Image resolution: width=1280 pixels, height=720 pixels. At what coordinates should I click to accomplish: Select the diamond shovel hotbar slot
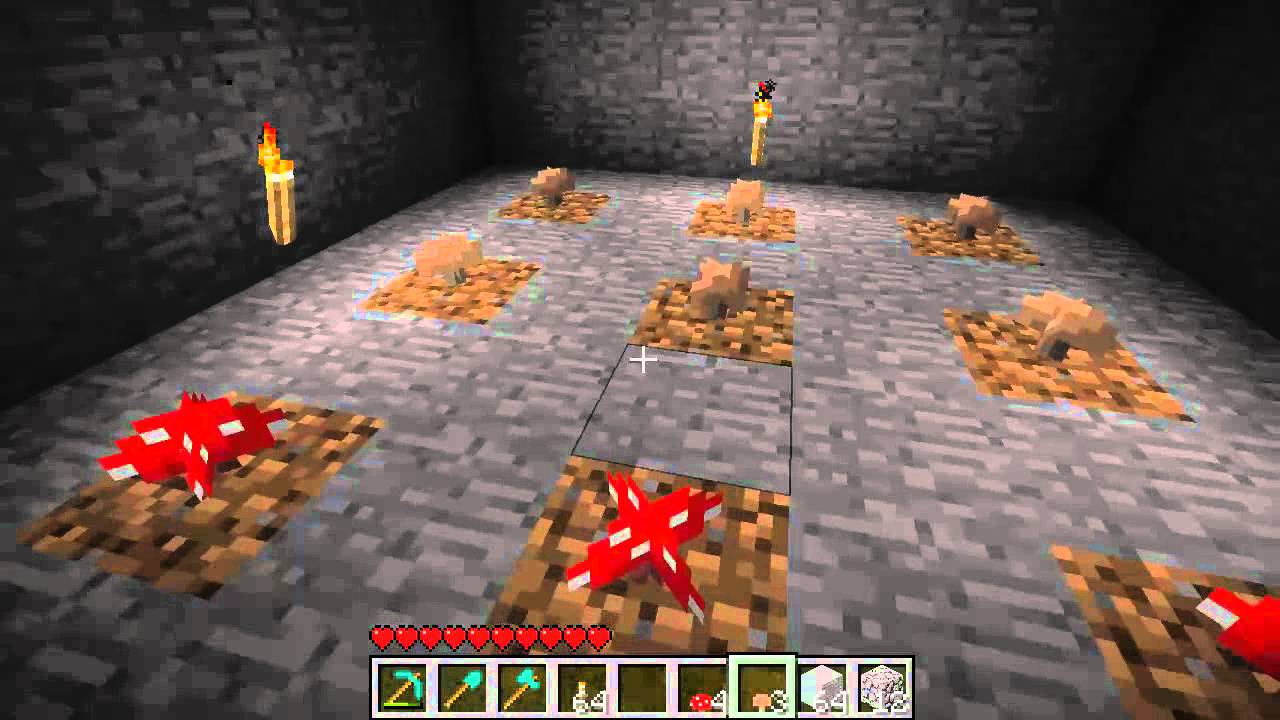click(x=461, y=685)
